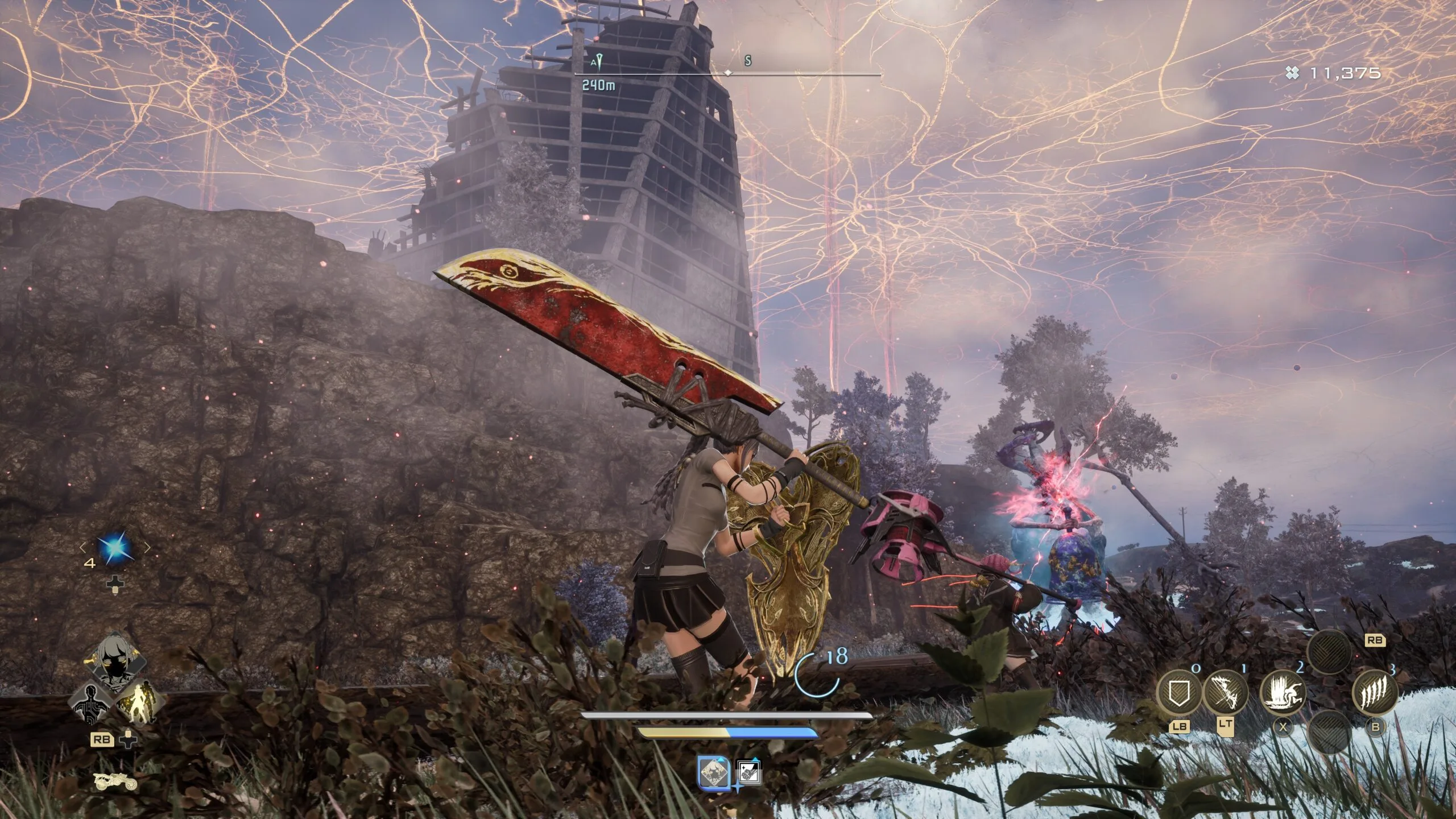Click the vehicle summon icon in the lower-left

115,781
